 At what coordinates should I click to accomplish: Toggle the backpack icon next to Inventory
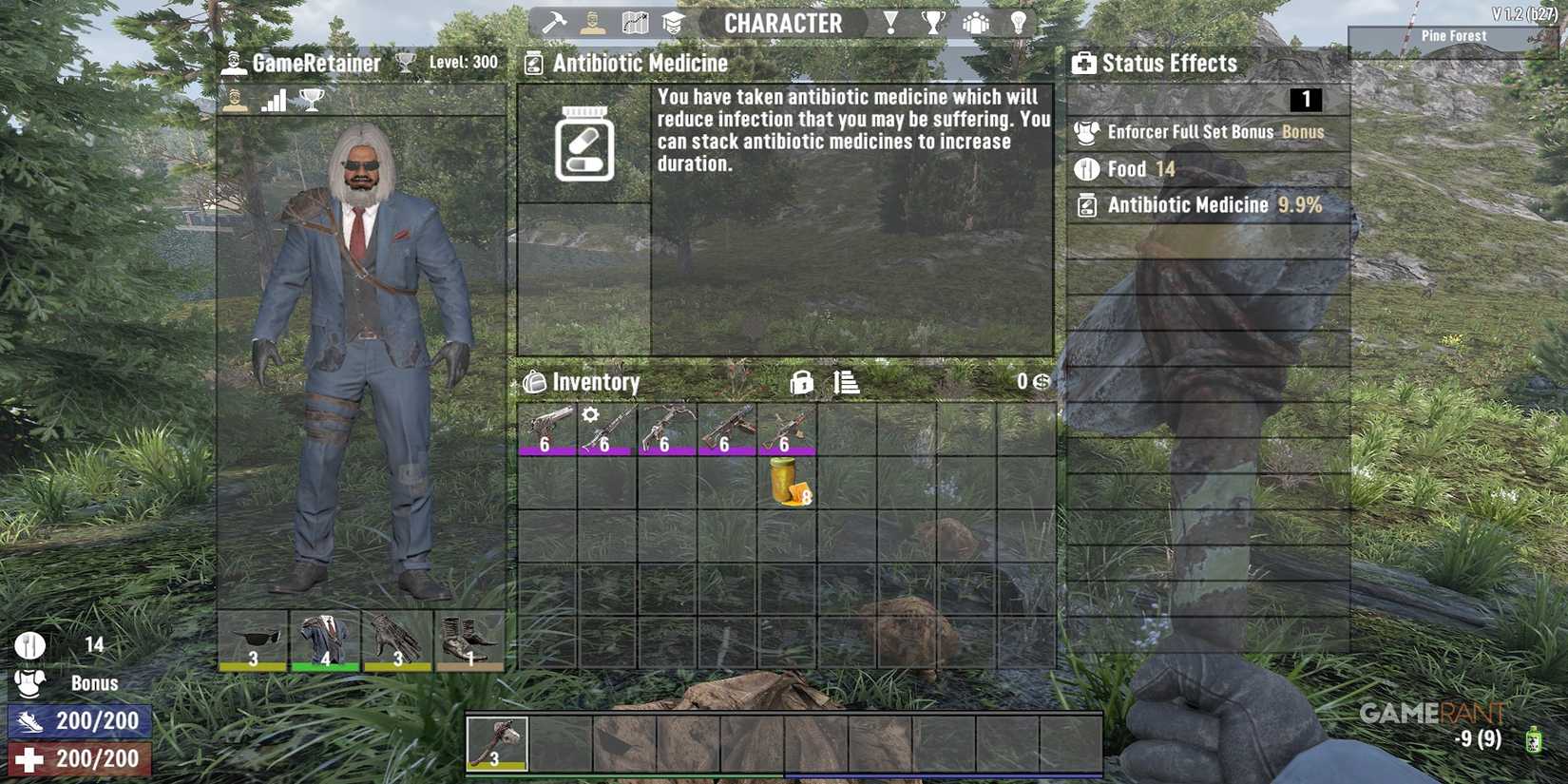[533, 382]
